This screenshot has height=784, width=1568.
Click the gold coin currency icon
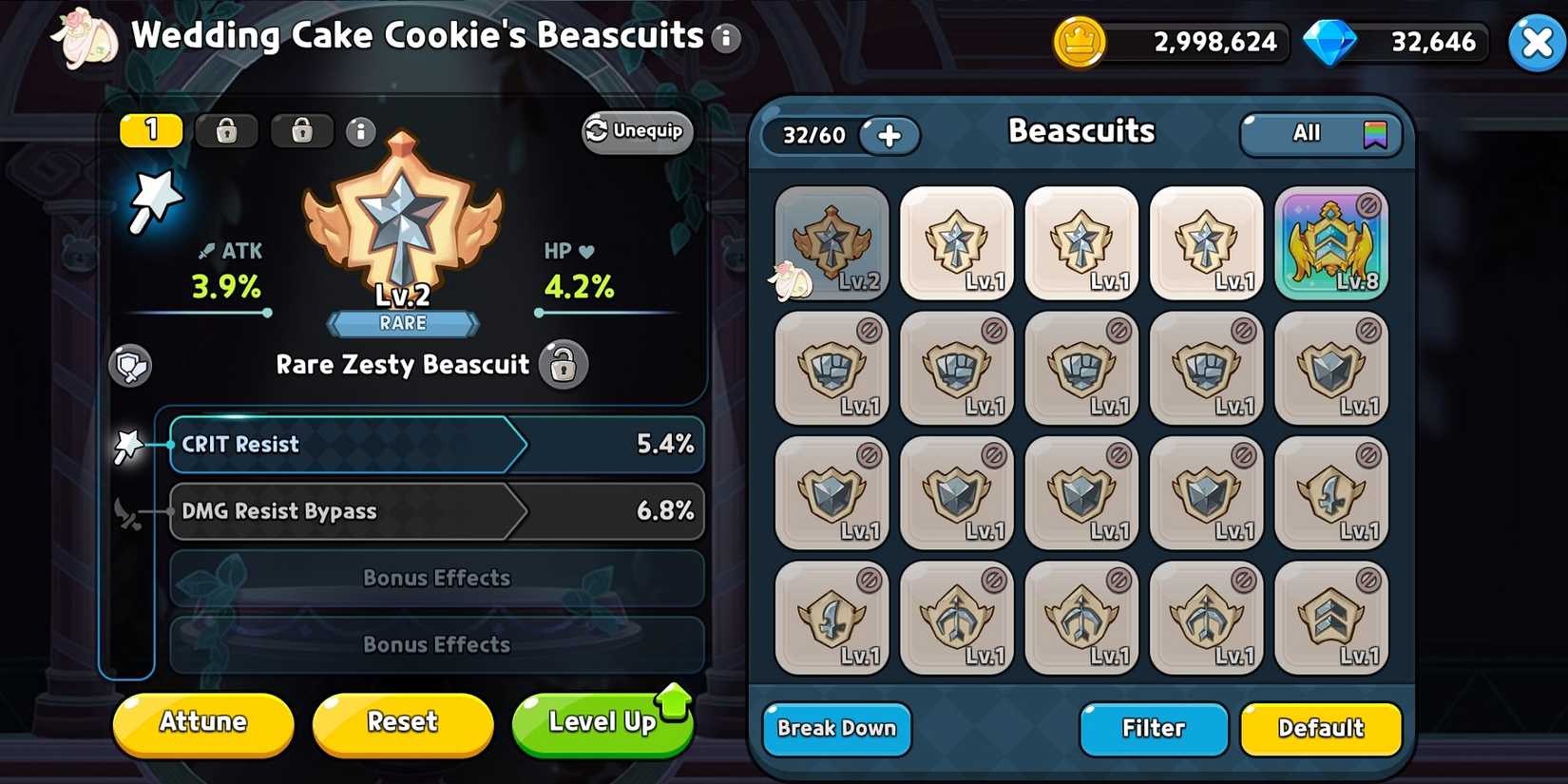tap(1079, 42)
